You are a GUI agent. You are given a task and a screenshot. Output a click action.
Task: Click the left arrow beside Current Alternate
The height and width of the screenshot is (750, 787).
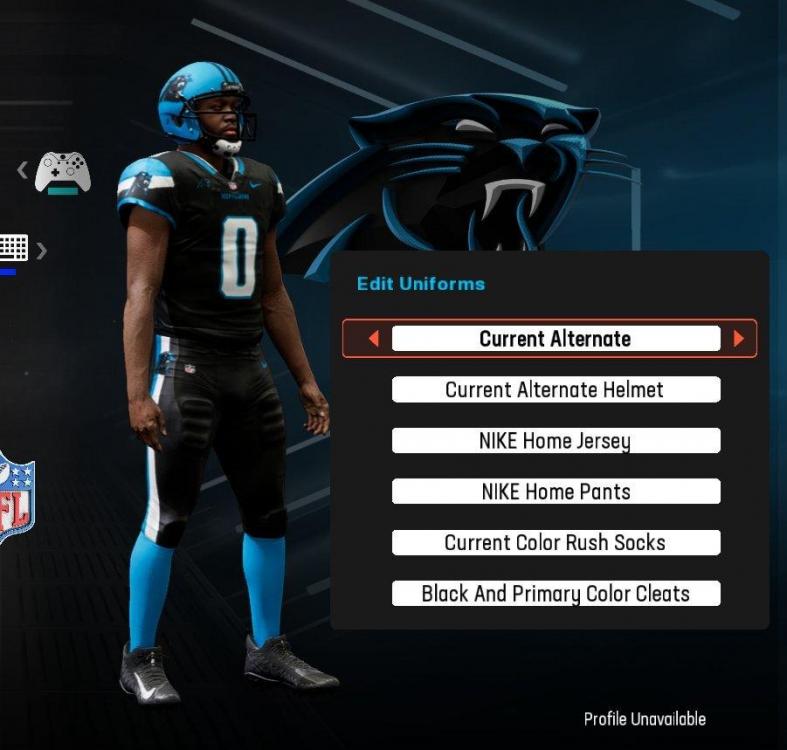coord(374,339)
